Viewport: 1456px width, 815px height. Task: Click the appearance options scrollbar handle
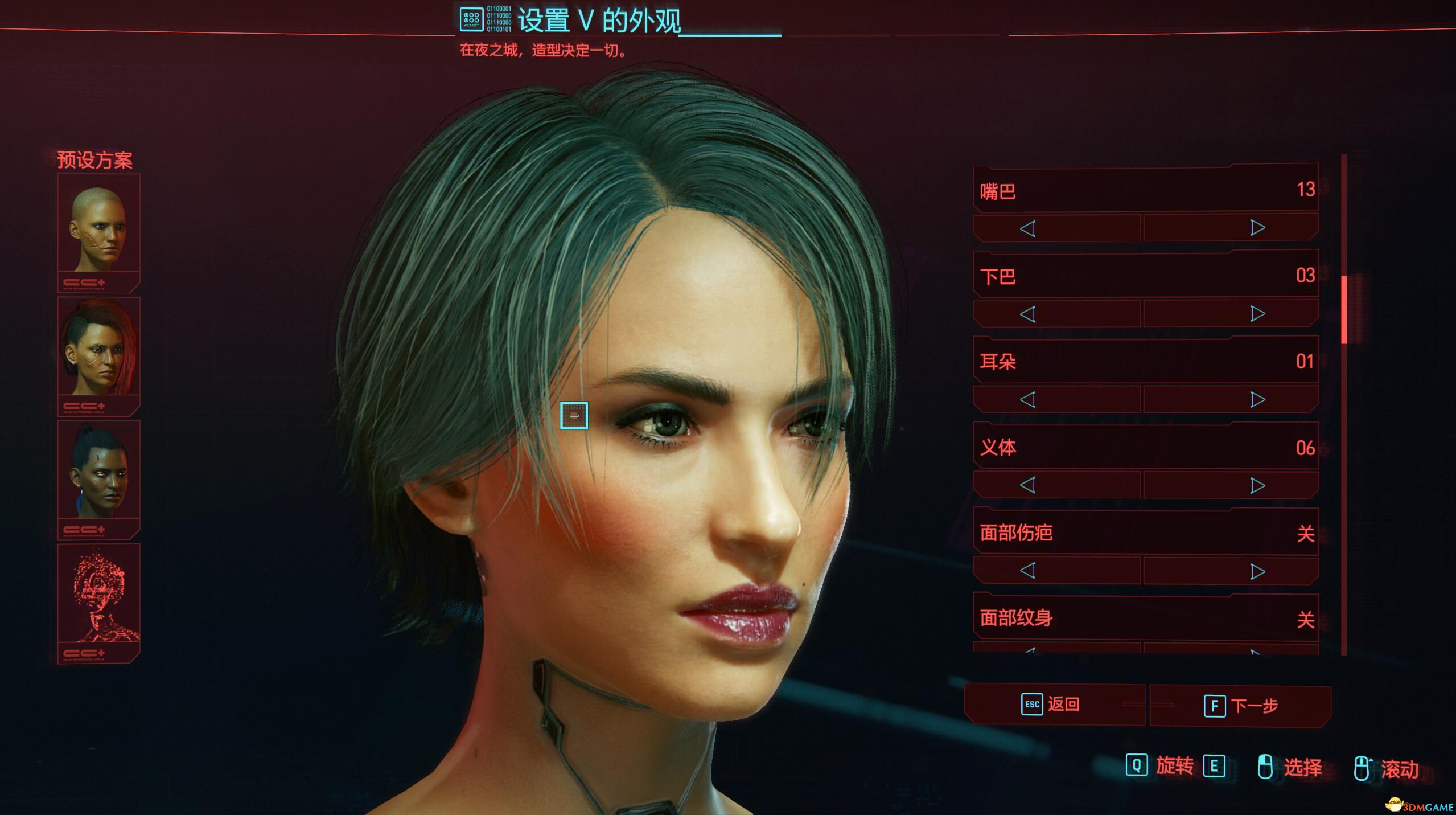(x=1344, y=310)
